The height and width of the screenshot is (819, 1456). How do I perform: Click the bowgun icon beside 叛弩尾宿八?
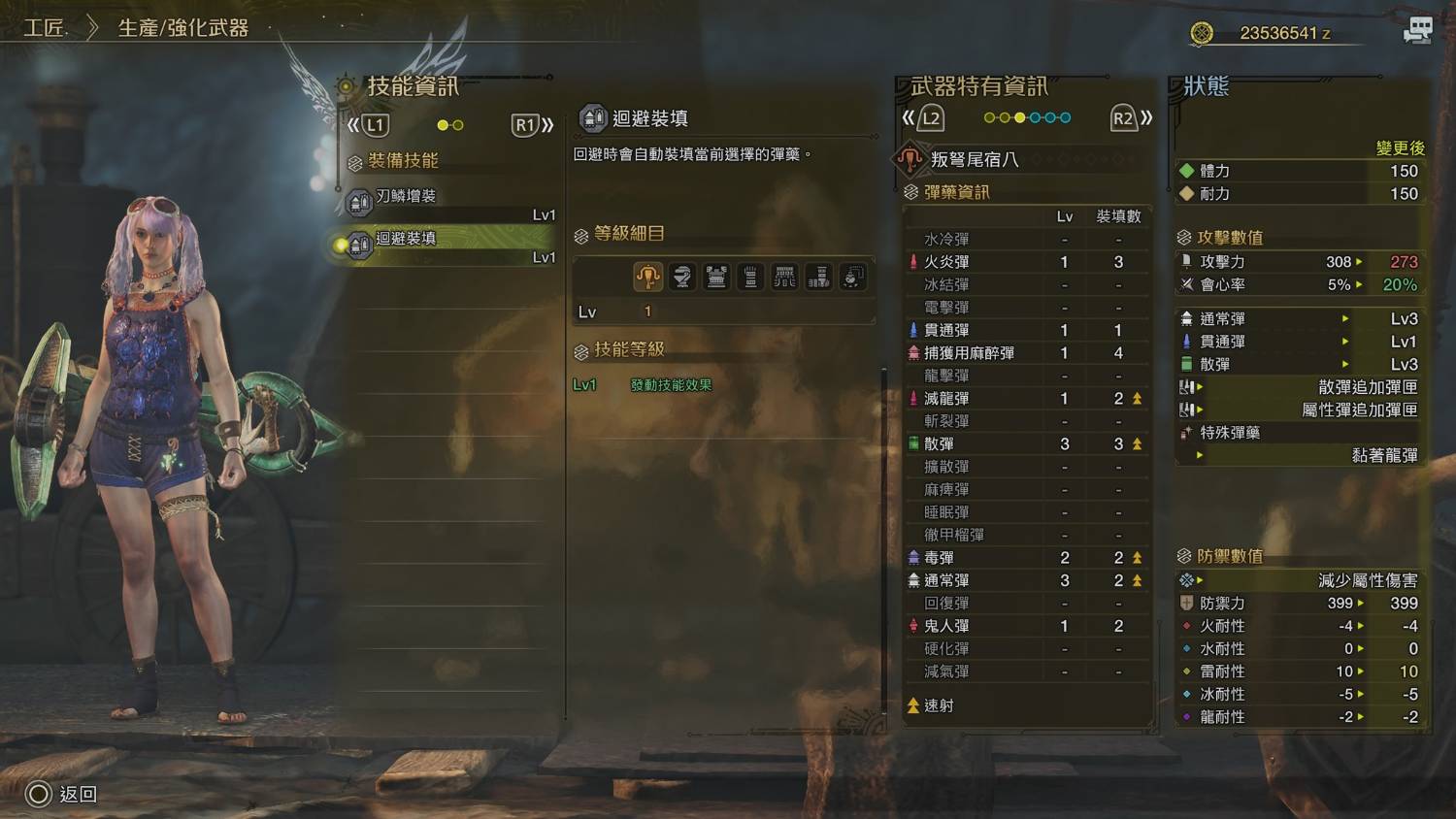pyautogui.click(x=910, y=158)
